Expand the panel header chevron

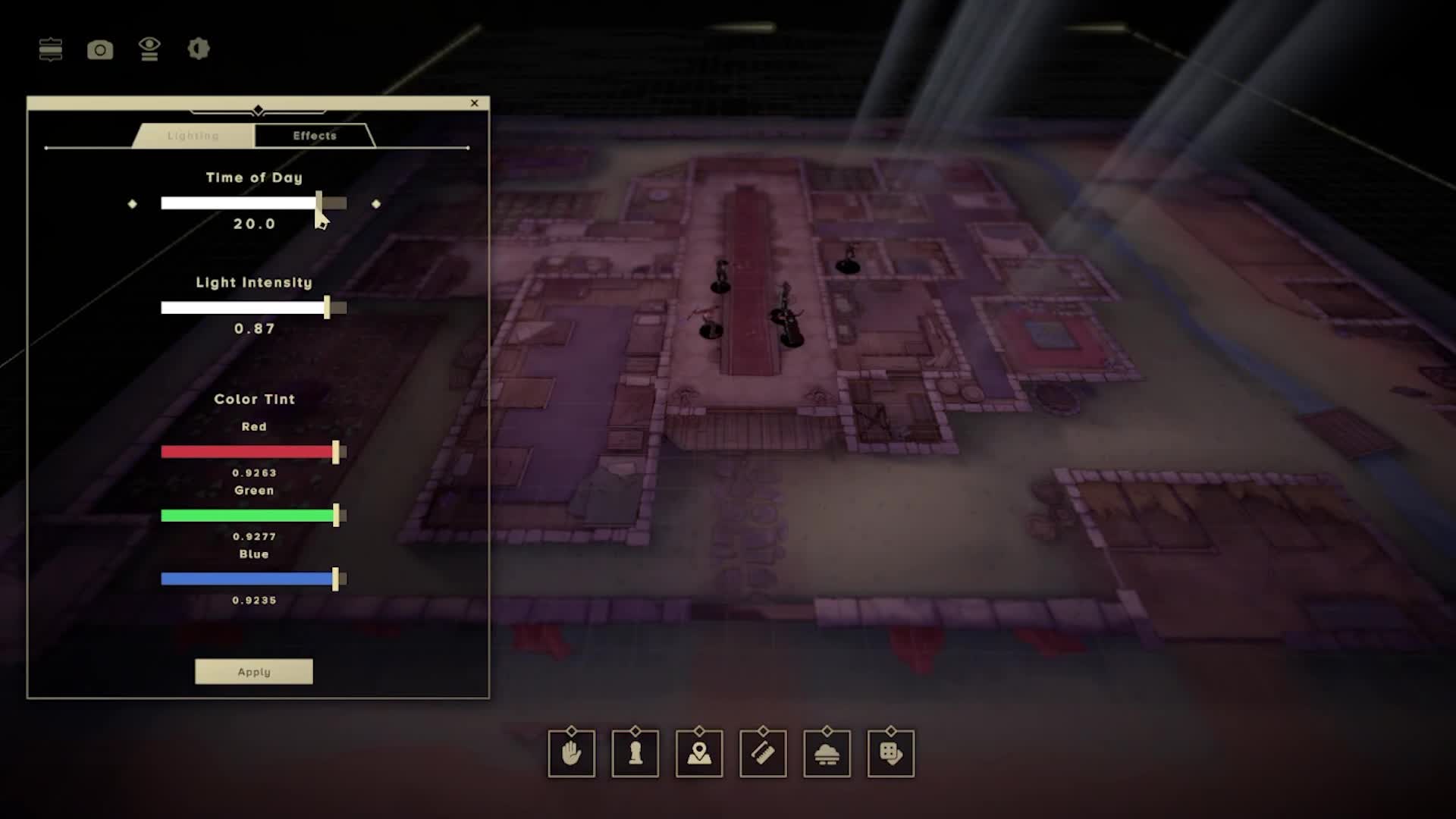coord(258,108)
